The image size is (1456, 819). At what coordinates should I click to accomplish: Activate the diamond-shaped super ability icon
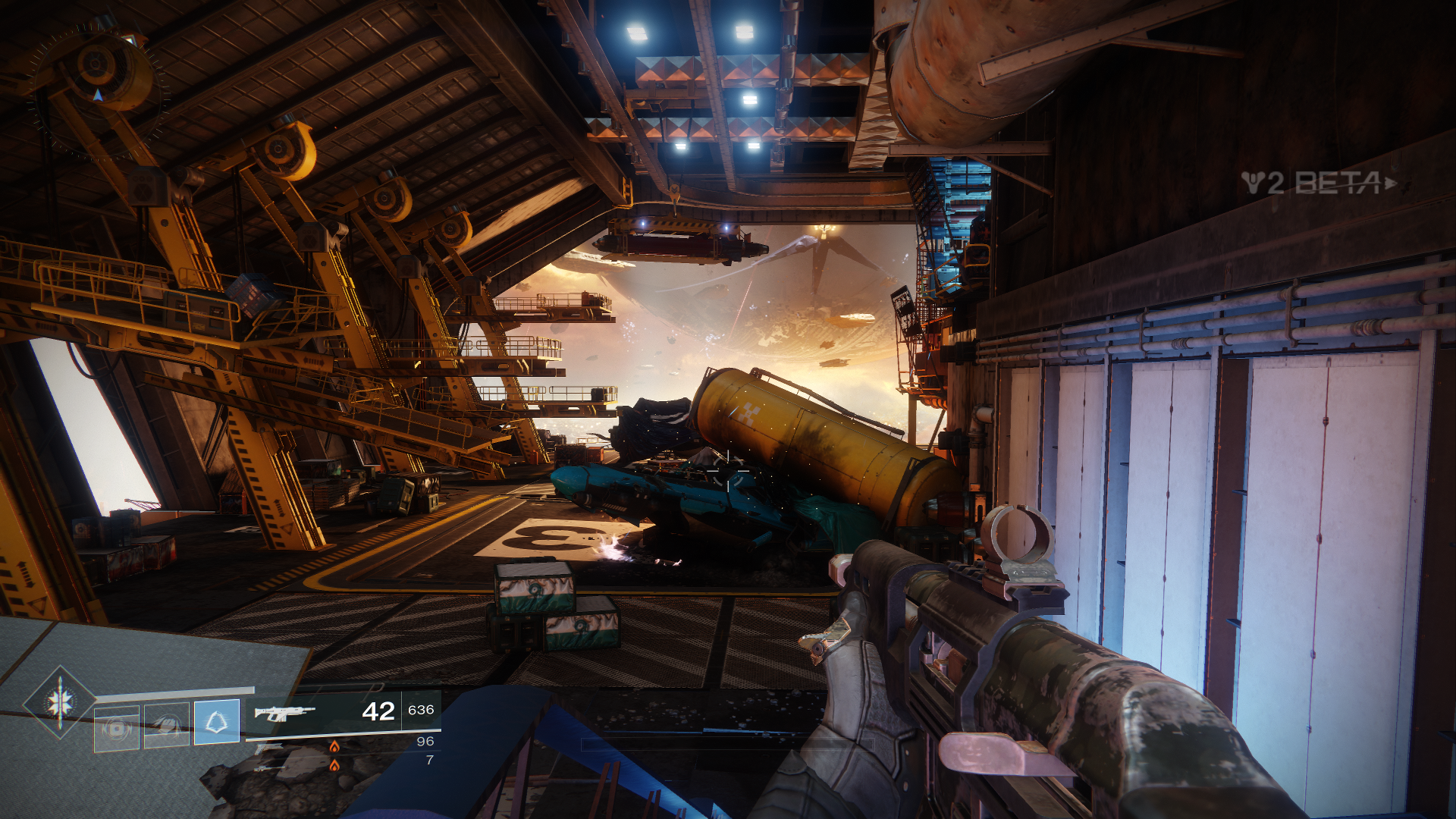(60, 702)
